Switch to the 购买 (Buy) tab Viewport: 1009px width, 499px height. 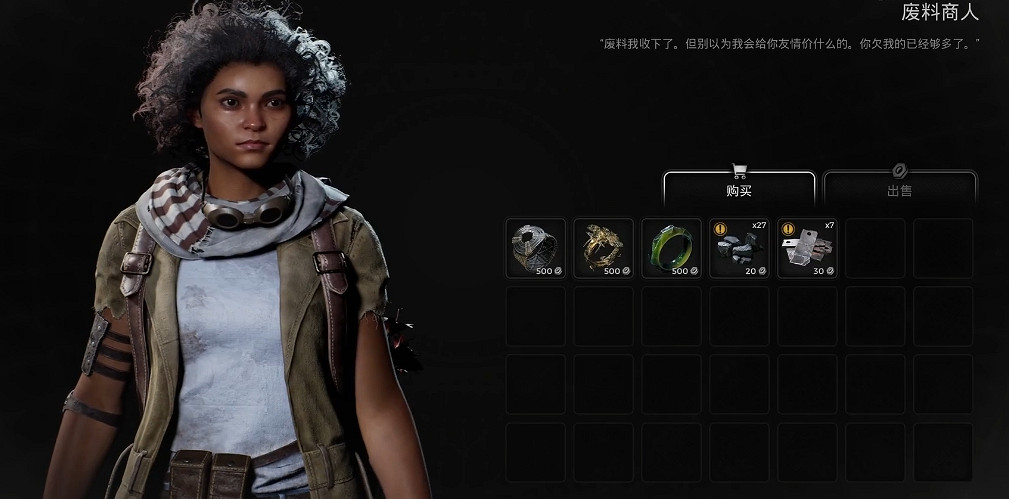click(739, 188)
